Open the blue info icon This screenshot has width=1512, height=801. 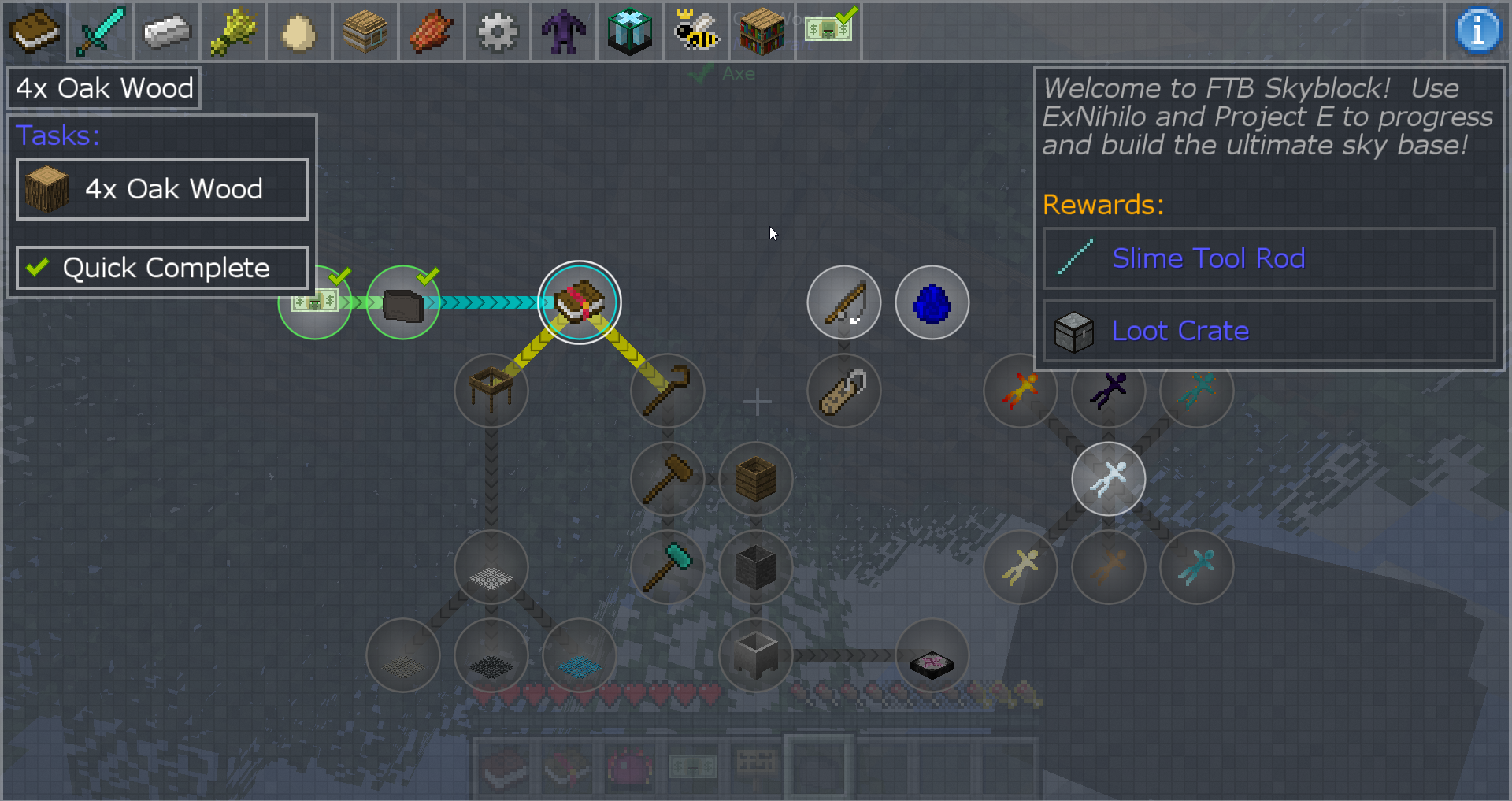[x=1477, y=32]
